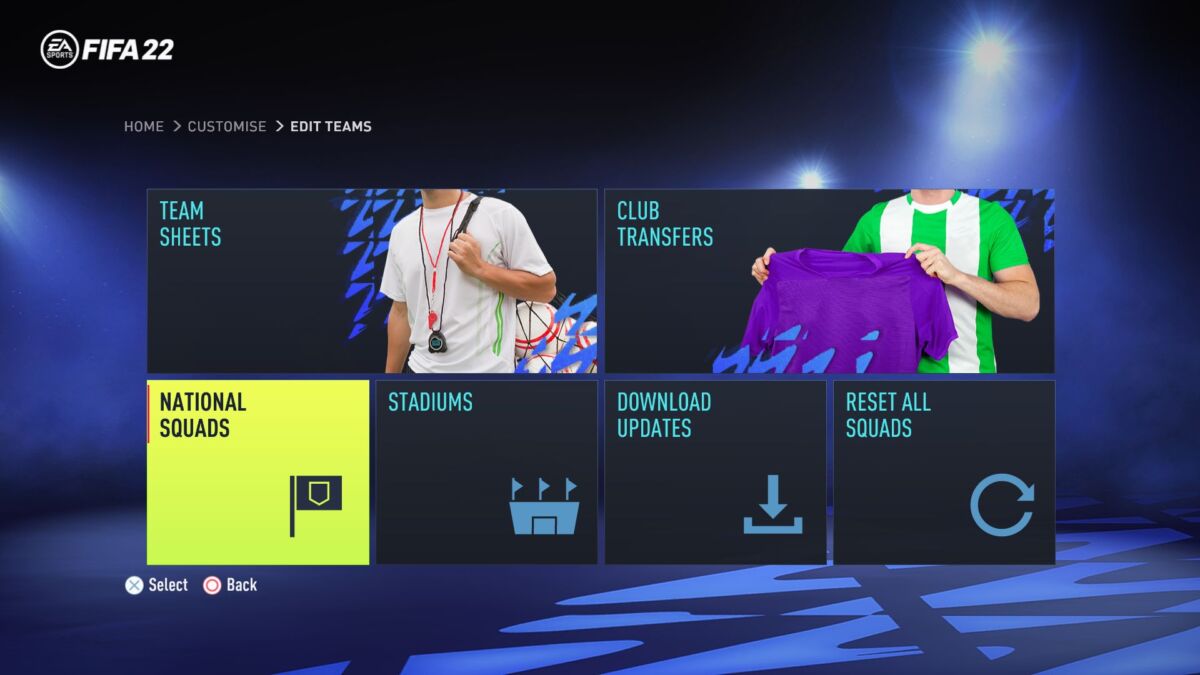Choose the National Squads tile
Screen dimensions: 1200x675
pyautogui.click(x=258, y=472)
